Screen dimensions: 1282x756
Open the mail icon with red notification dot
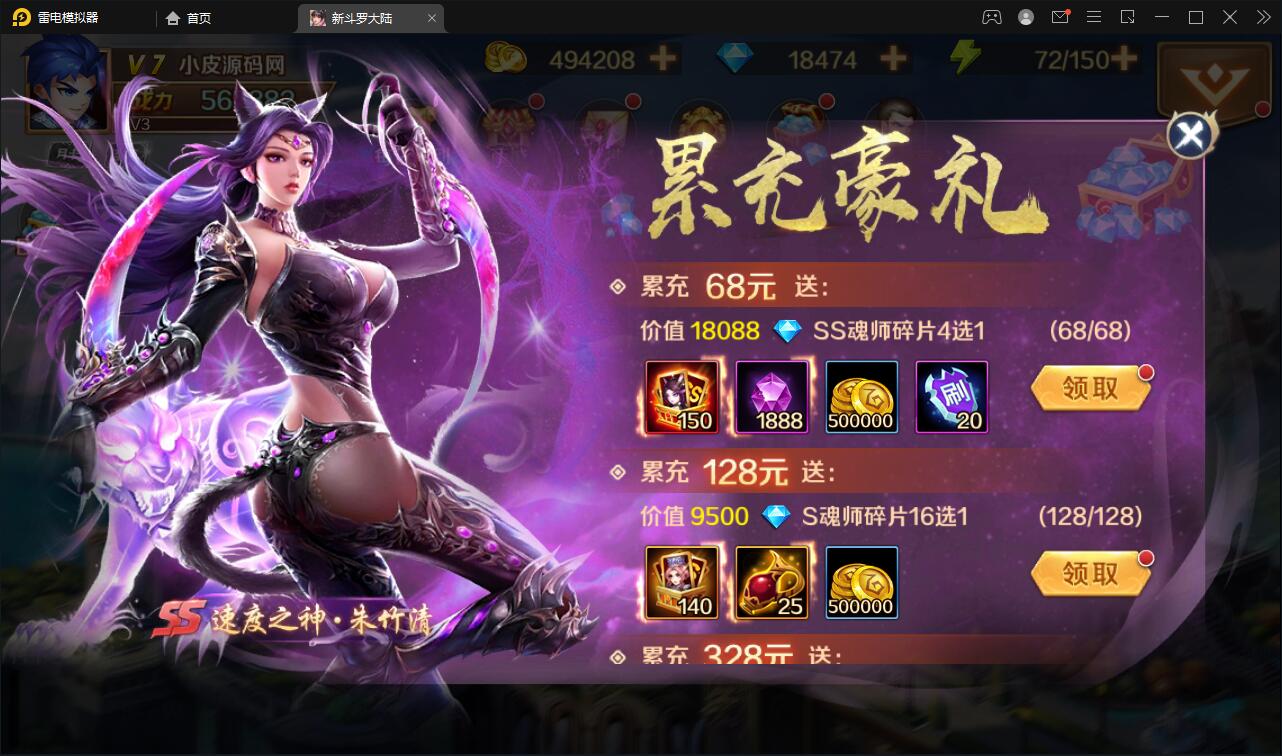[x=1060, y=17]
